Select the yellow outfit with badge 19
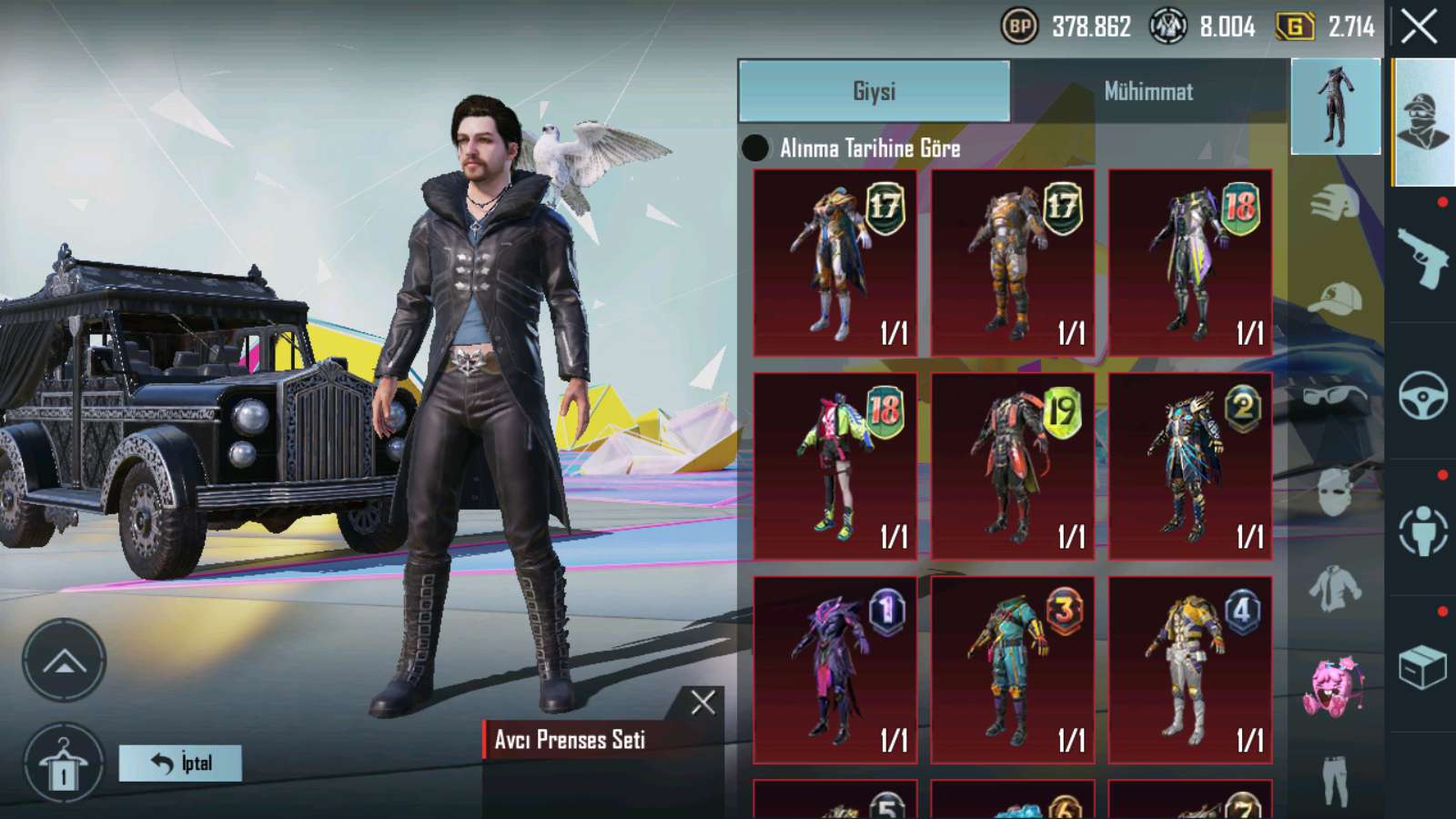Screen dimensions: 1456x819 [1012, 466]
